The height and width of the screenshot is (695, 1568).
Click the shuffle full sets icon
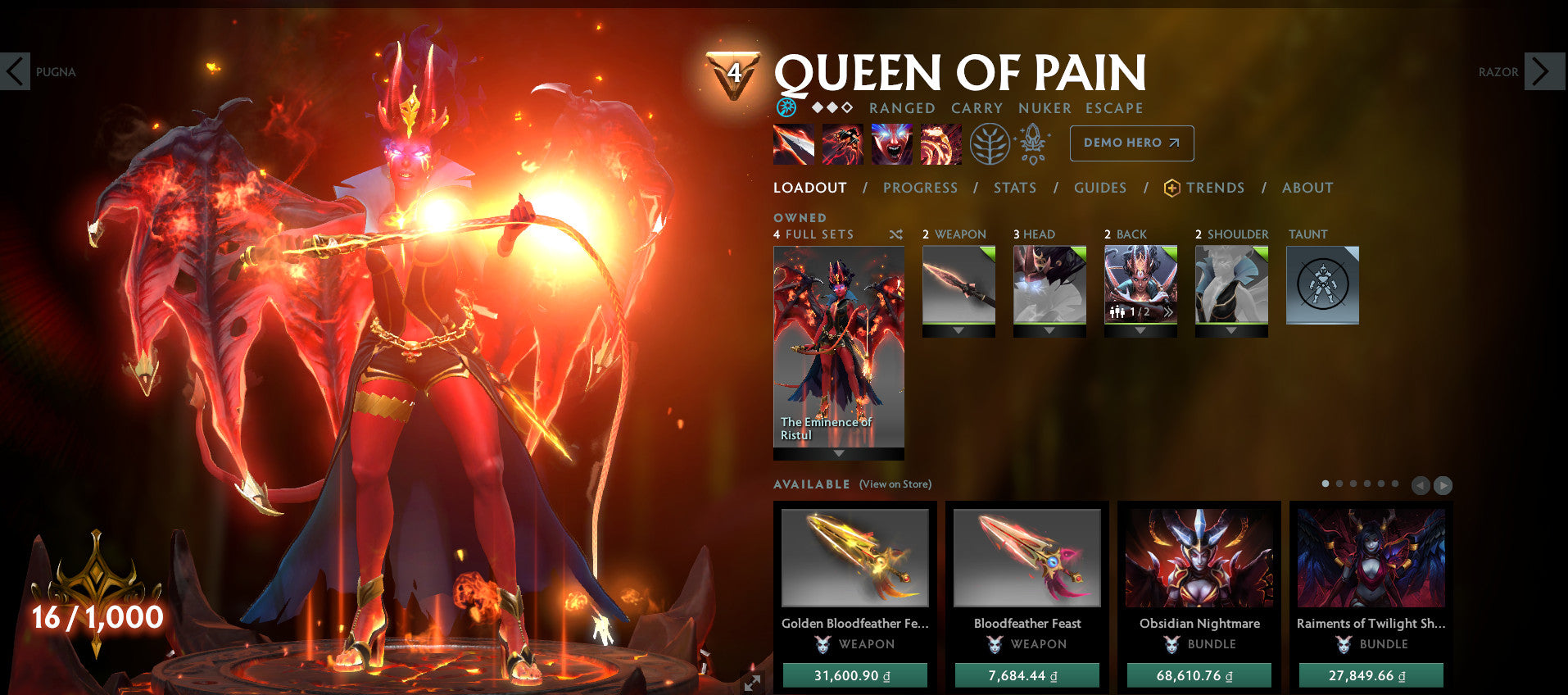tap(895, 234)
